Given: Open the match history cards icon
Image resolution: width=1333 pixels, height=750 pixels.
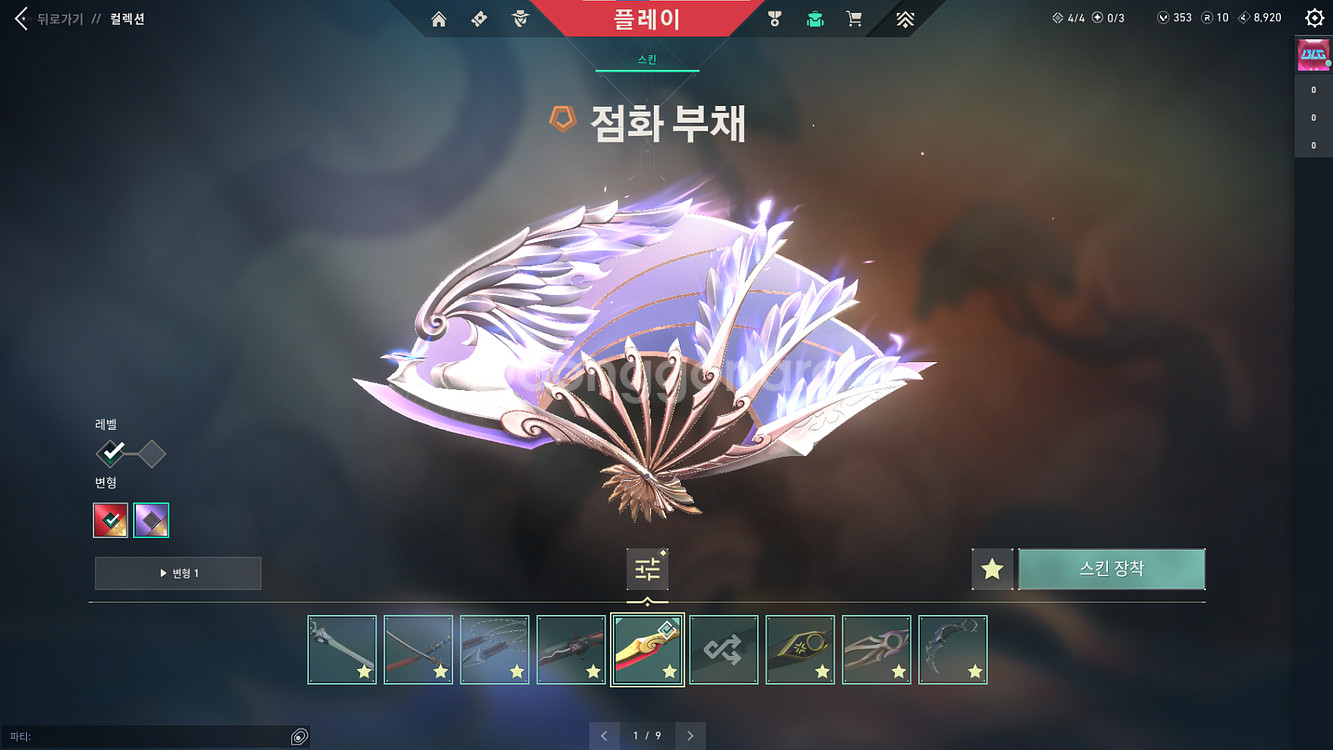Looking at the screenshot, I should 478,17.
